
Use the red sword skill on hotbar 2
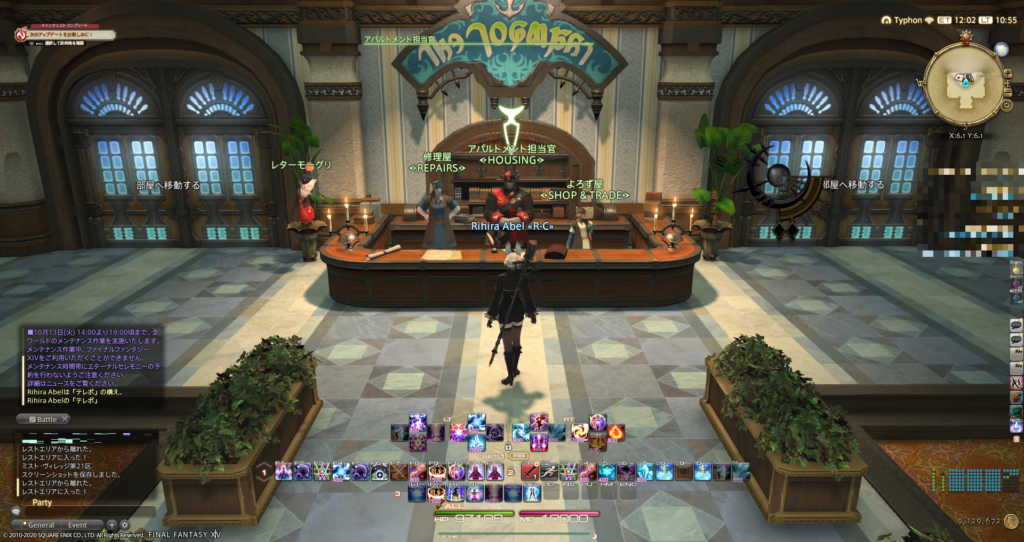click(x=530, y=471)
